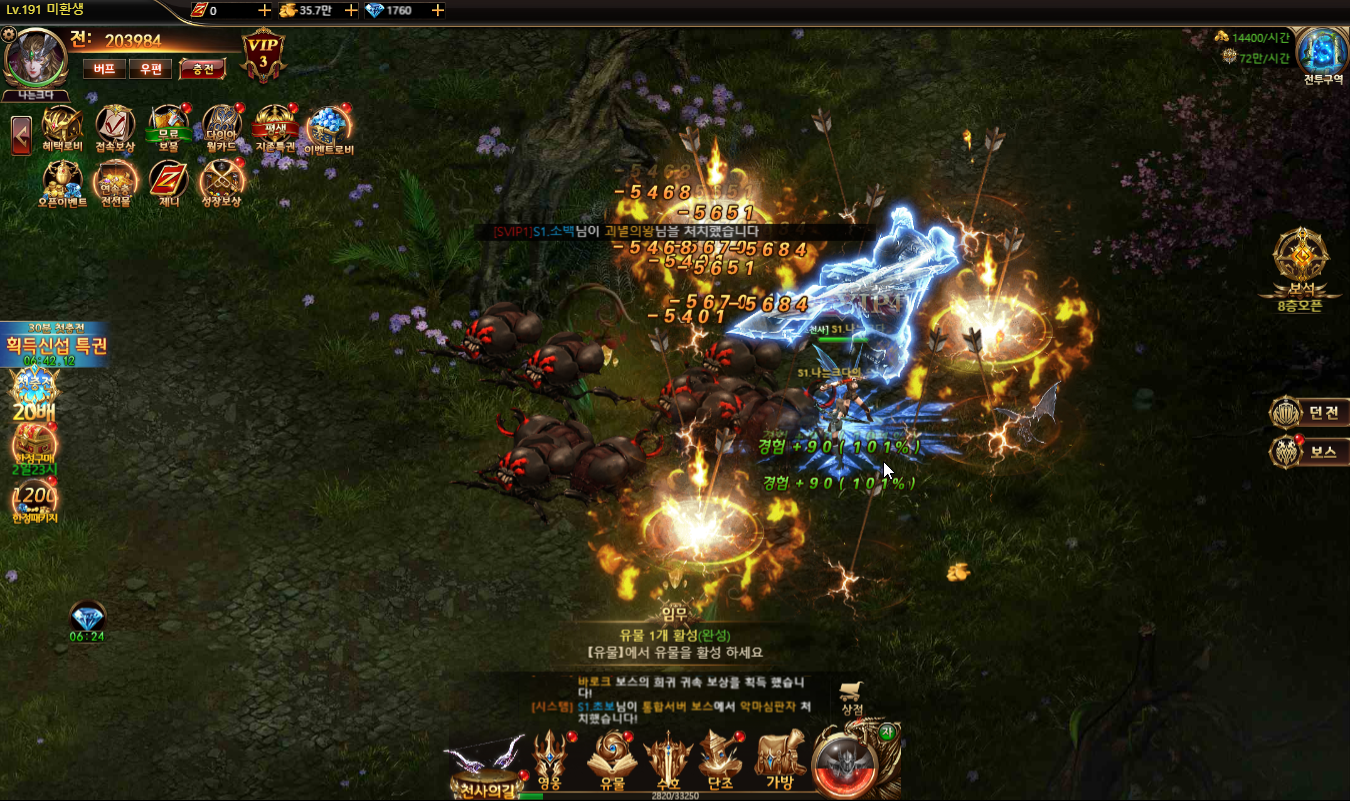Open the 충전 recharge button
Viewport: 1350px width, 803px height.
pos(202,69)
